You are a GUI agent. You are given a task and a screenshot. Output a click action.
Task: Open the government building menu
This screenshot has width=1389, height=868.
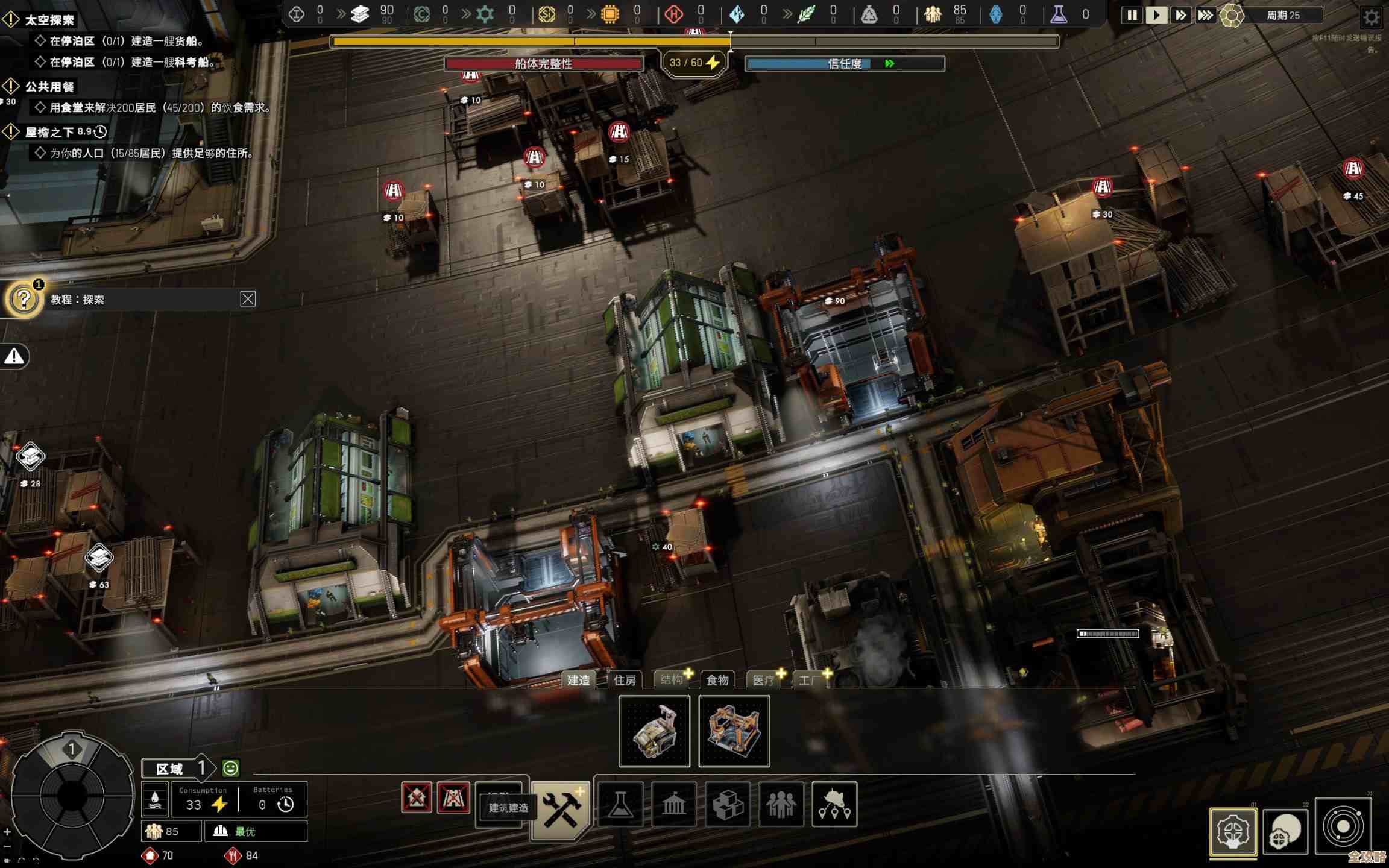point(673,804)
